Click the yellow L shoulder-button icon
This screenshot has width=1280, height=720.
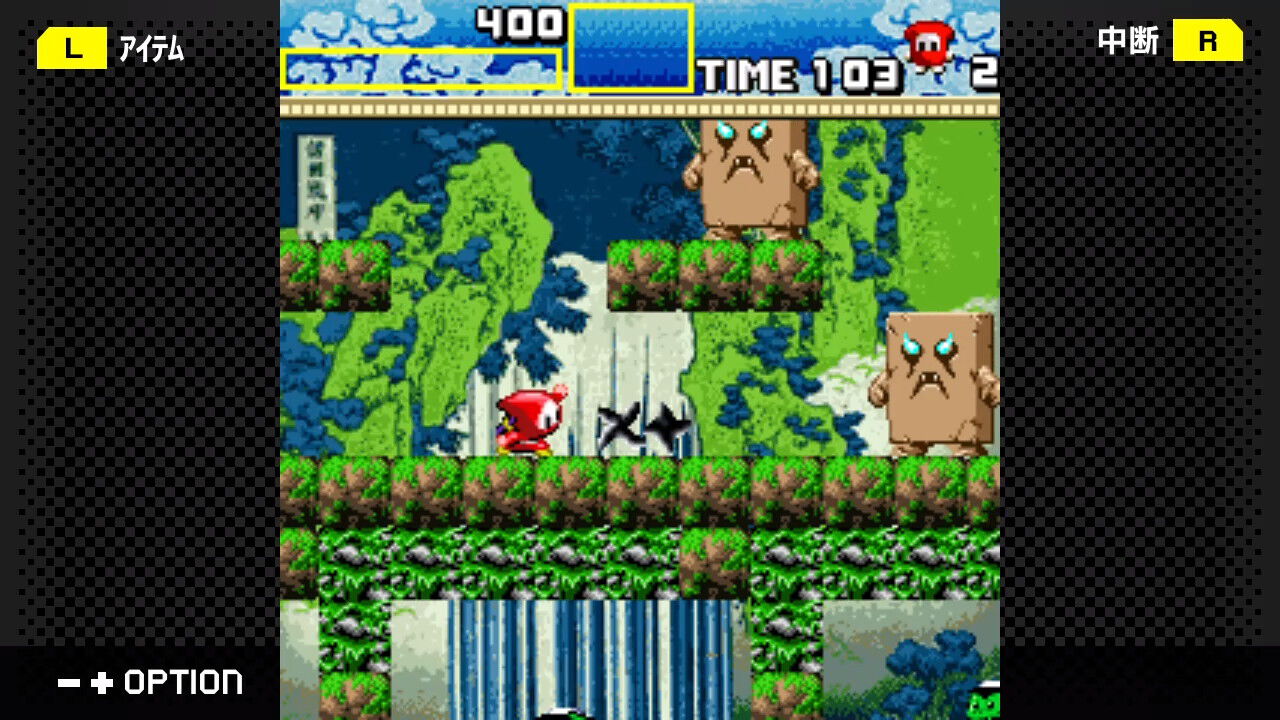(71, 47)
